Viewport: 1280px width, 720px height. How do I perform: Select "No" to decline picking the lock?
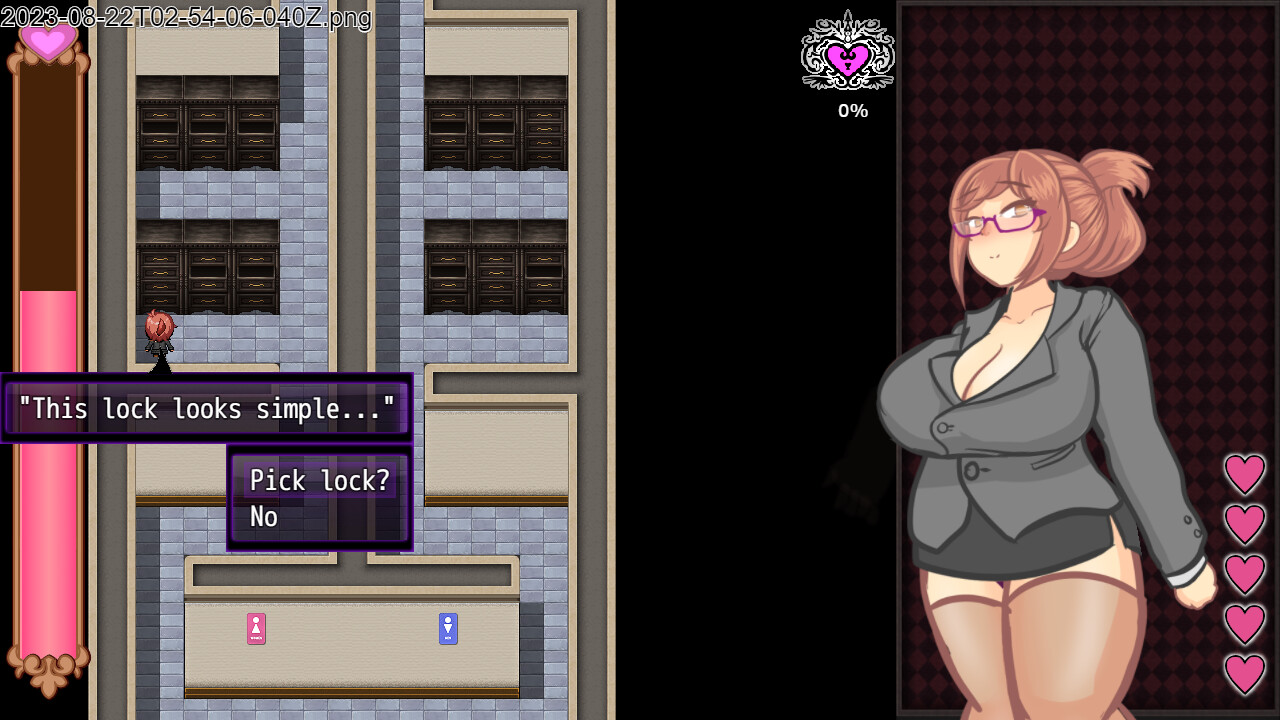(x=263, y=517)
